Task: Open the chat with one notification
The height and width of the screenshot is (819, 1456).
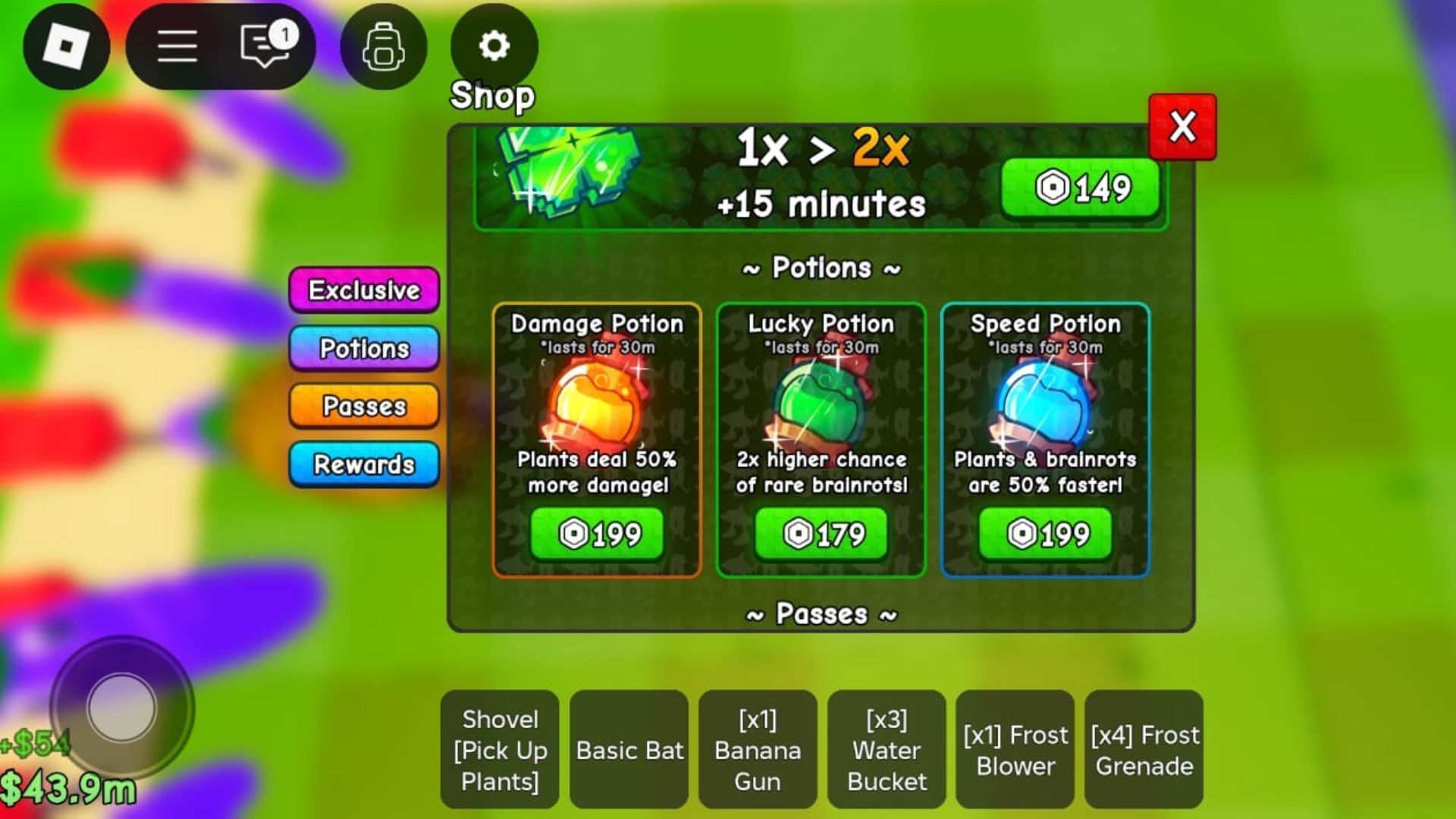Action: (x=265, y=46)
